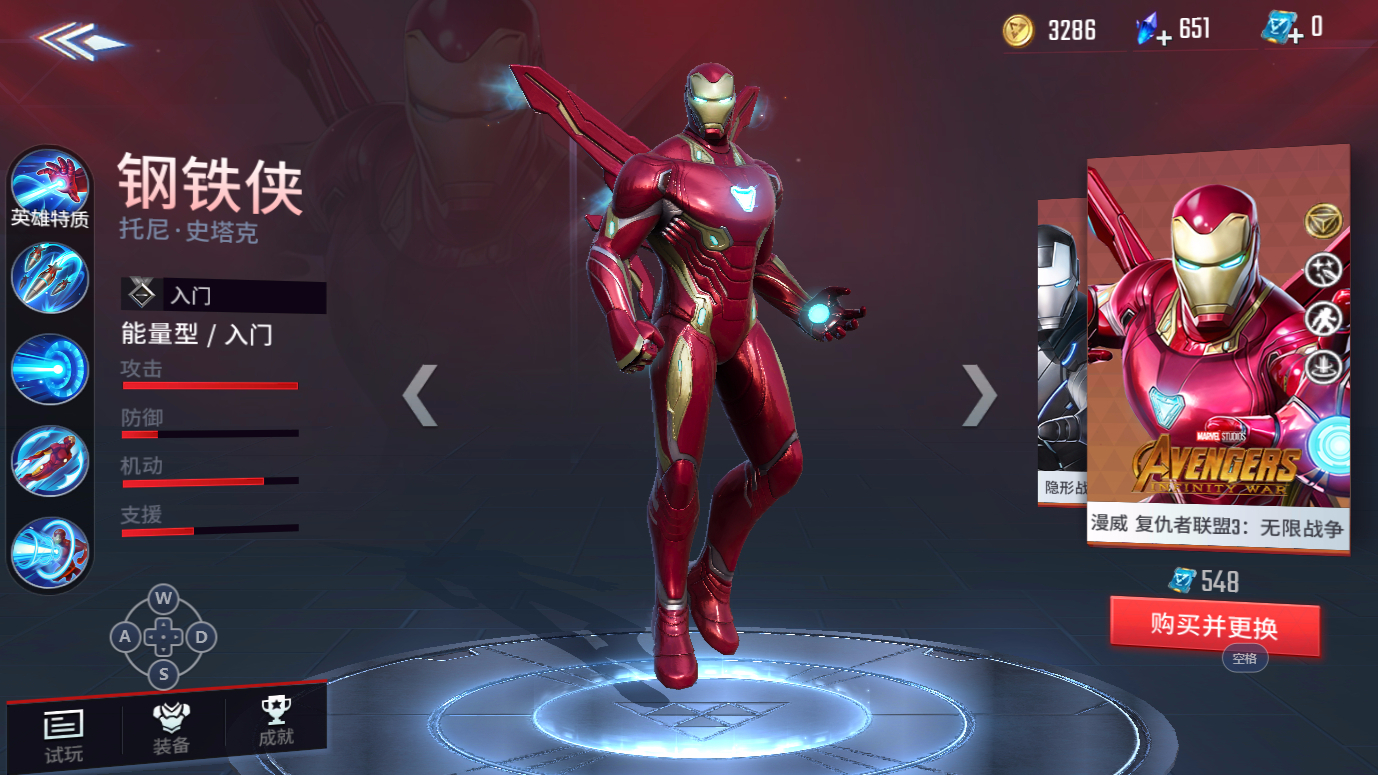Select the 隐形战 War Machine skin card
The image size is (1378, 775).
pos(1061,350)
